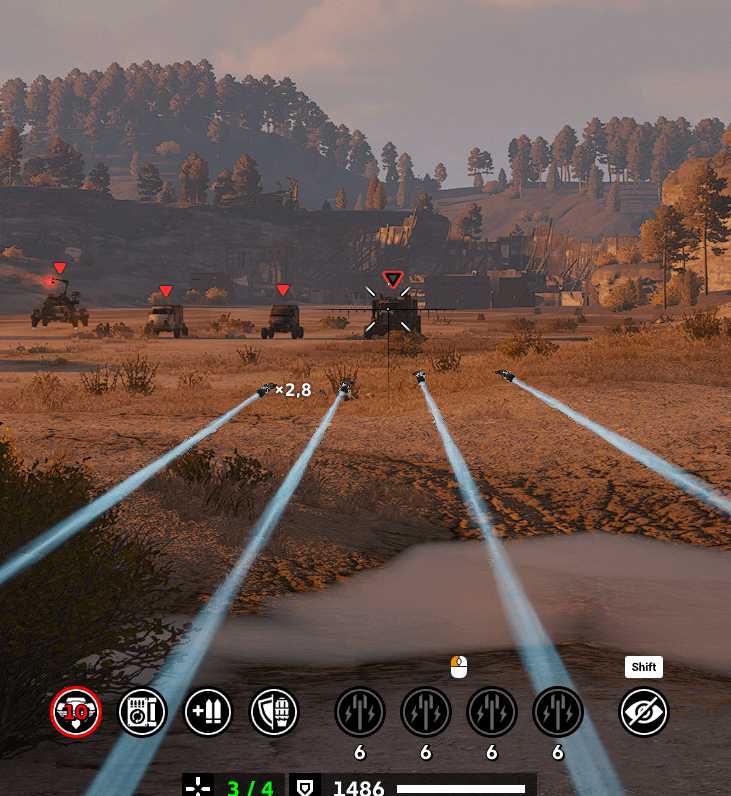Viewport: 731px width, 796px height.
Task: Trigger the shield and grenade ability
Action: click(274, 712)
